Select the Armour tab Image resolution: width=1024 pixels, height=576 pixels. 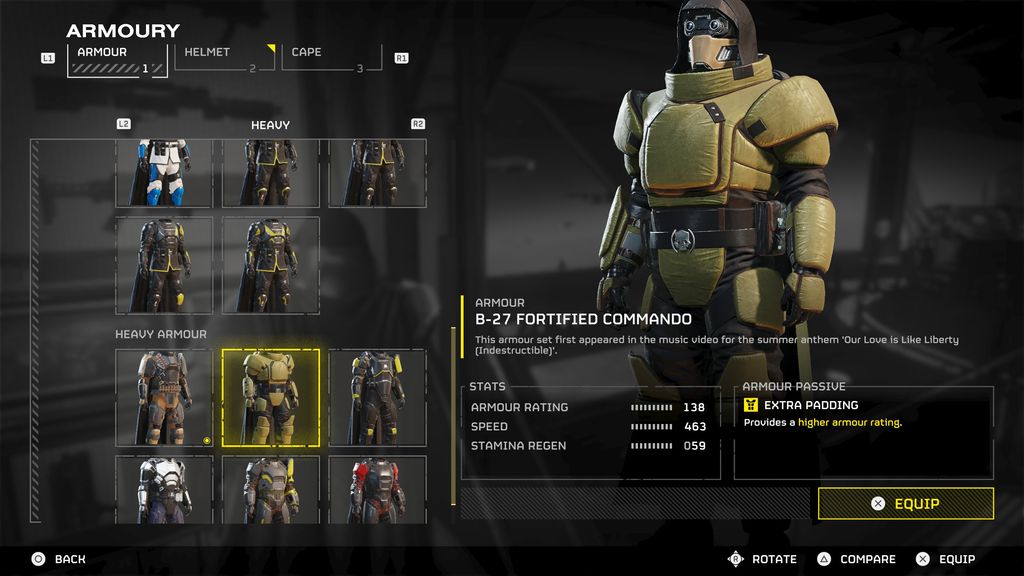coord(117,58)
